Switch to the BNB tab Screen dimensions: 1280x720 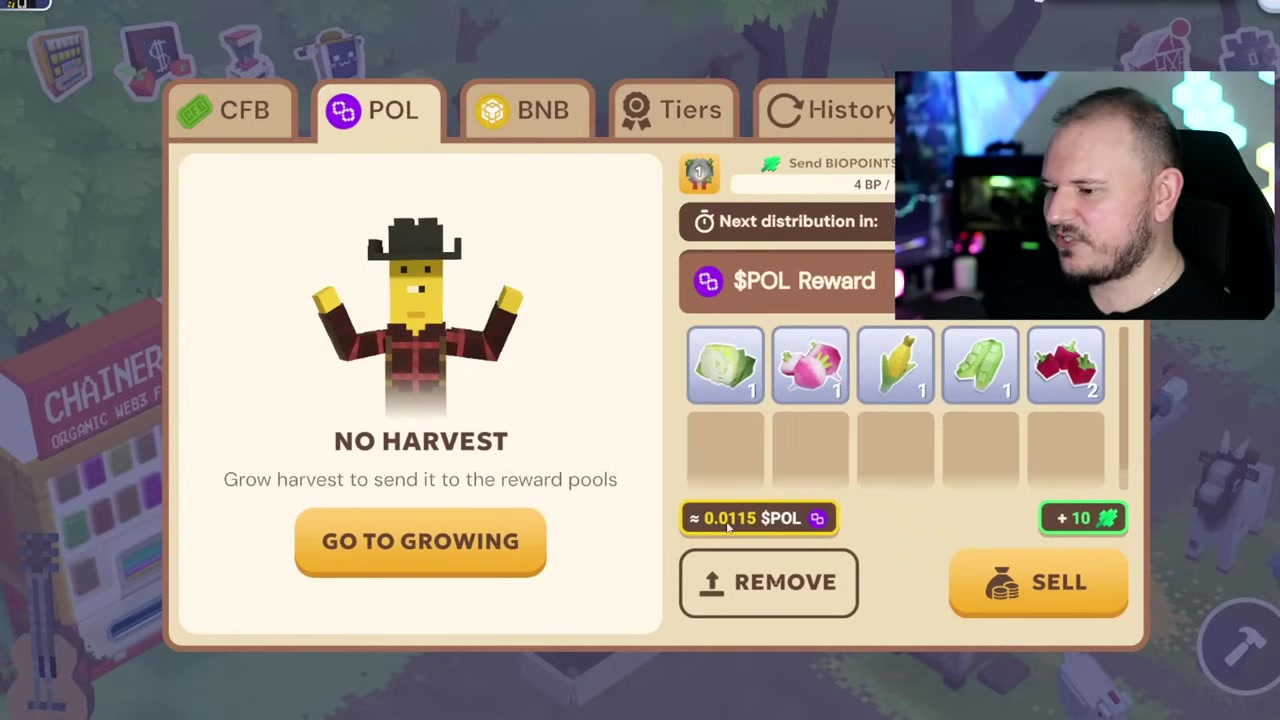[x=528, y=110]
